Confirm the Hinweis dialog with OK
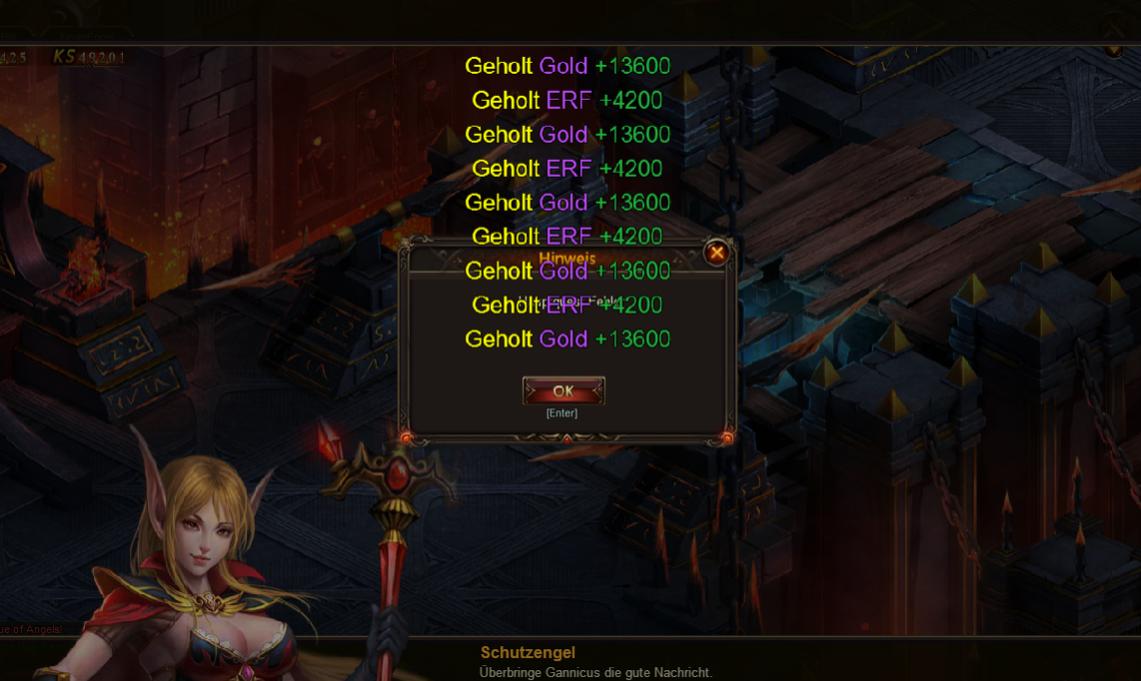The image size is (1141, 681). coord(563,391)
